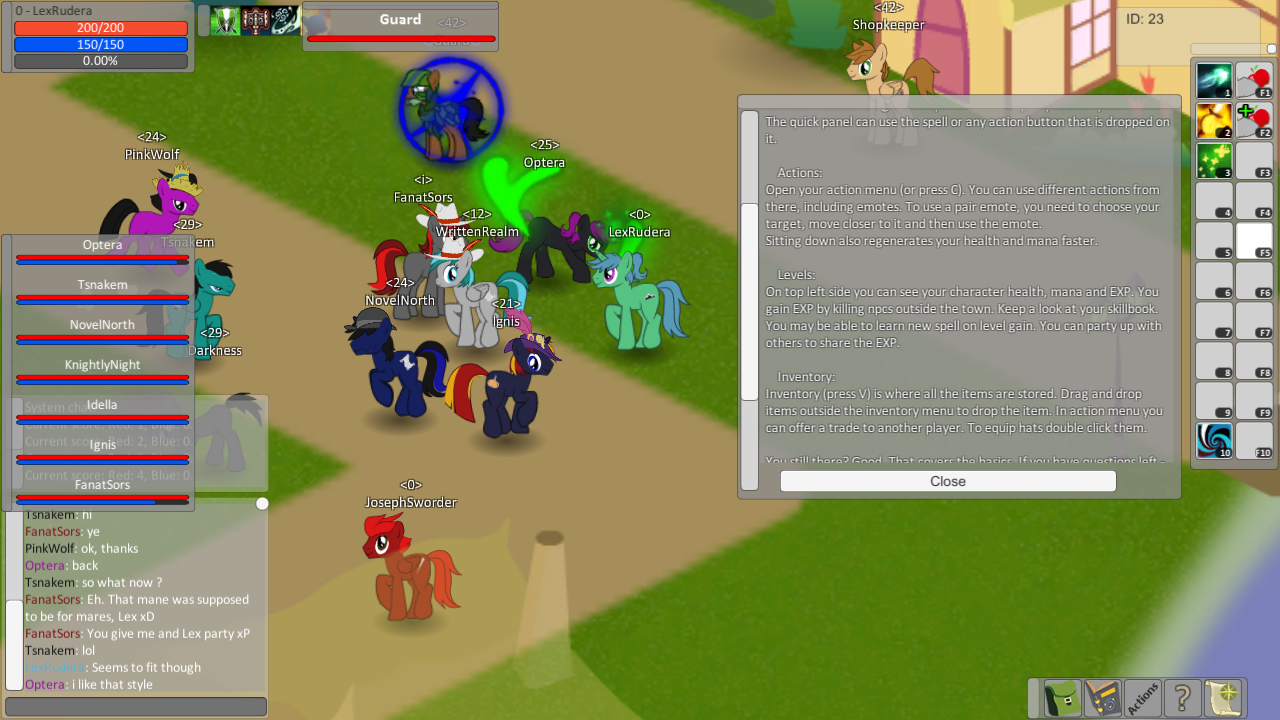1280x720 pixels.
Task: Close the tutorial help panel
Action: click(946, 481)
